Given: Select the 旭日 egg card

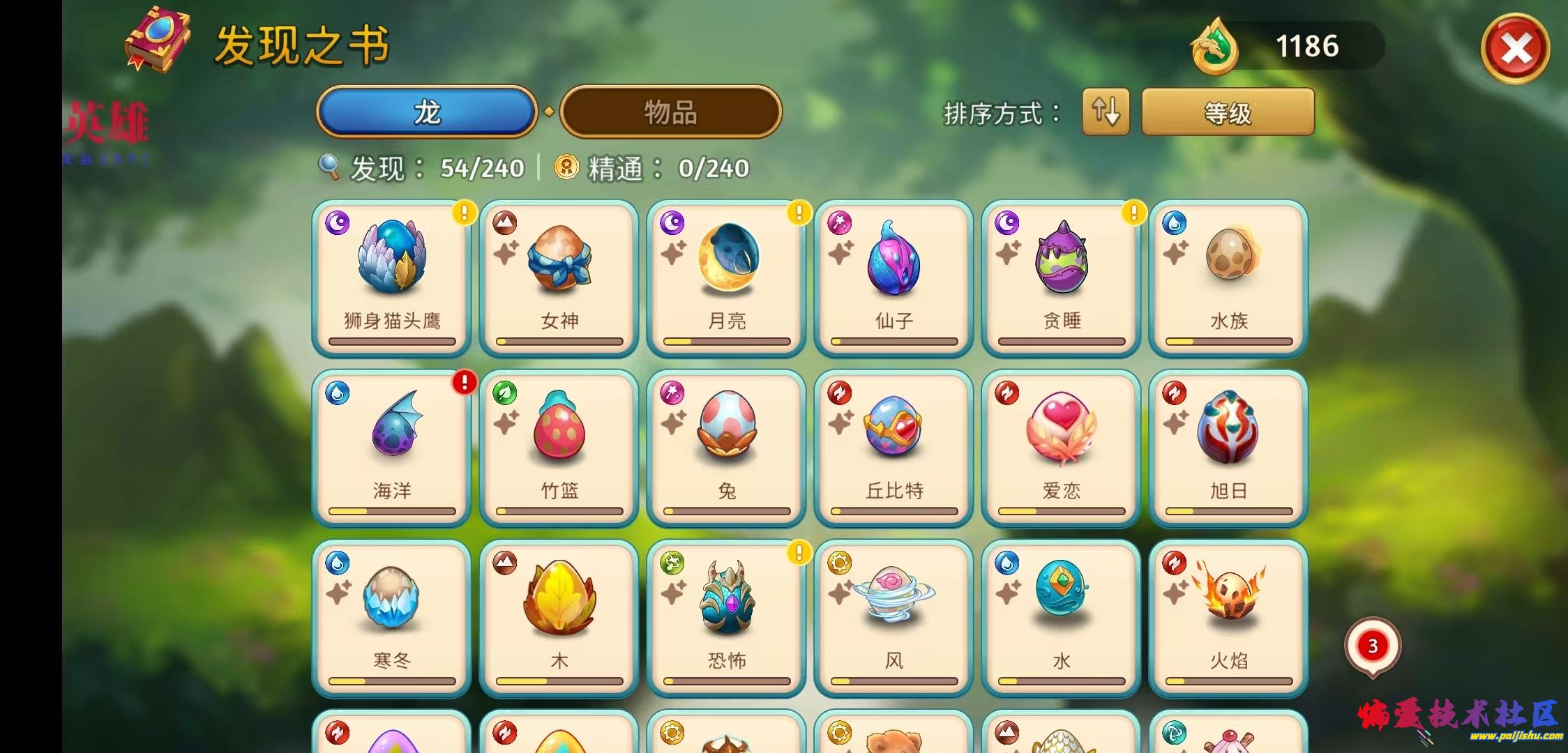Looking at the screenshot, I should point(1228,448).
